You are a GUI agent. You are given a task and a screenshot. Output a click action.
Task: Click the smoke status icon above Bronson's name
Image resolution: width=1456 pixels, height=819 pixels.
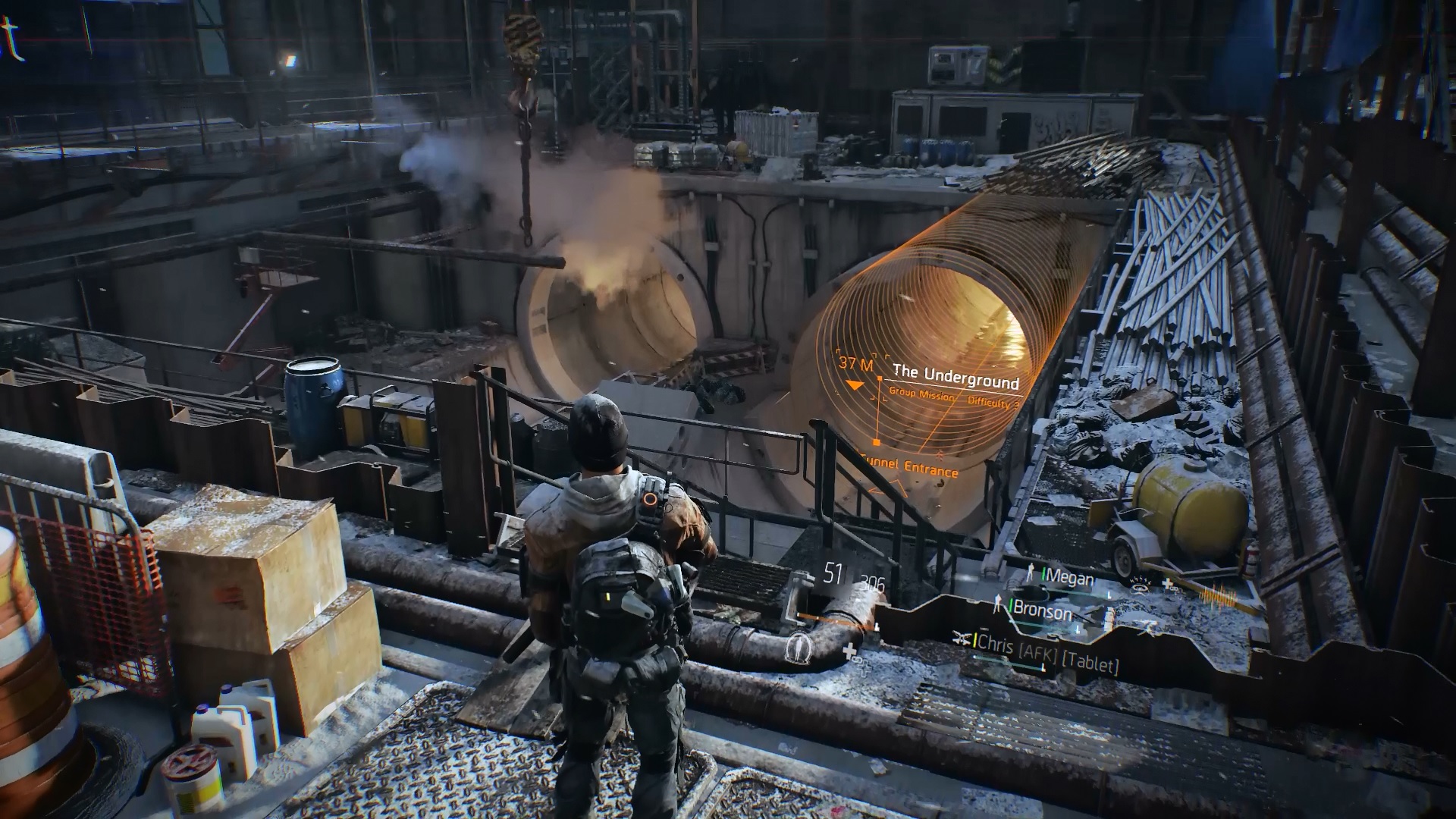[x=1139, y=588]
